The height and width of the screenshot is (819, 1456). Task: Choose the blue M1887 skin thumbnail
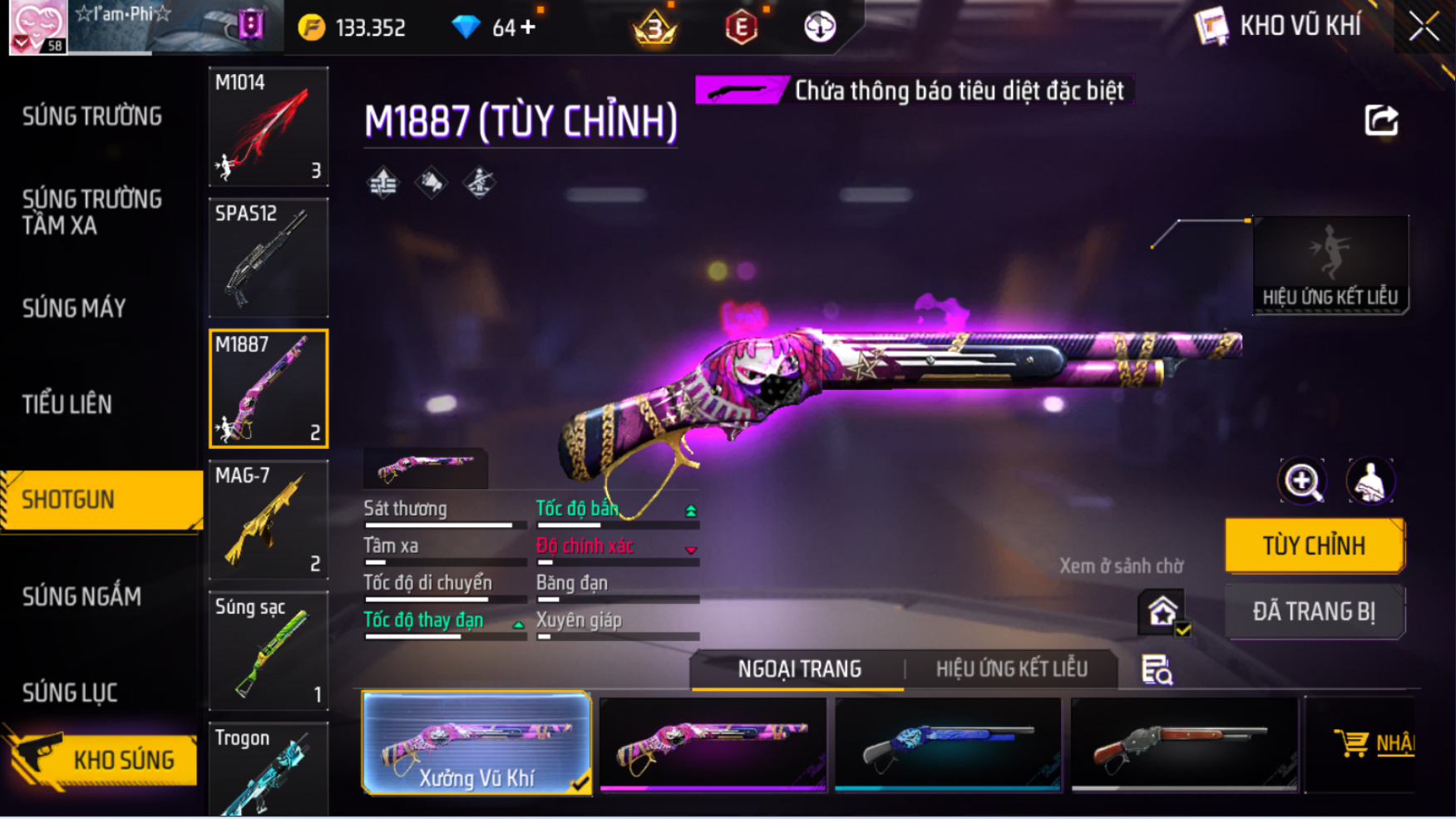coord(948,743)
